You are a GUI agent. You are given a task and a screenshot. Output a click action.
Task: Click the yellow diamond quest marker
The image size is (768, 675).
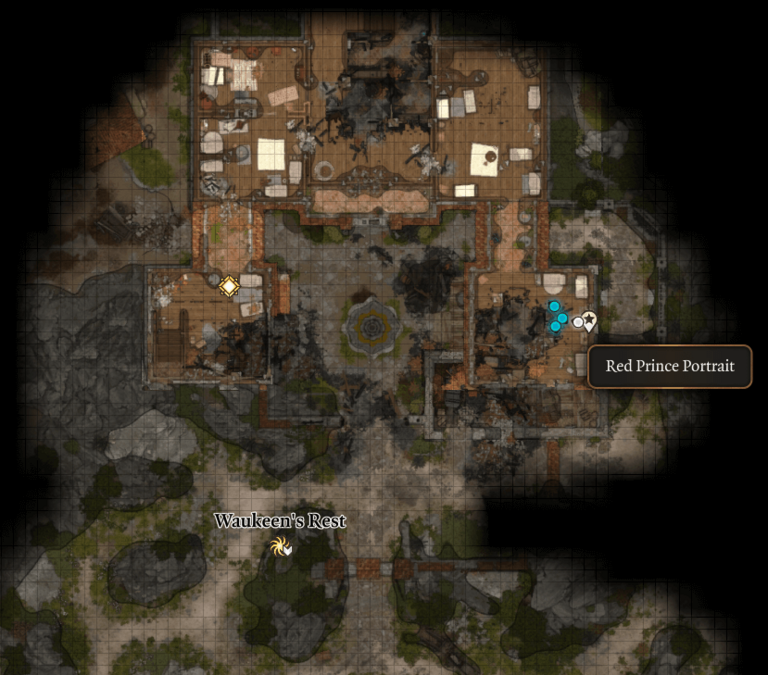coord(229,287)
